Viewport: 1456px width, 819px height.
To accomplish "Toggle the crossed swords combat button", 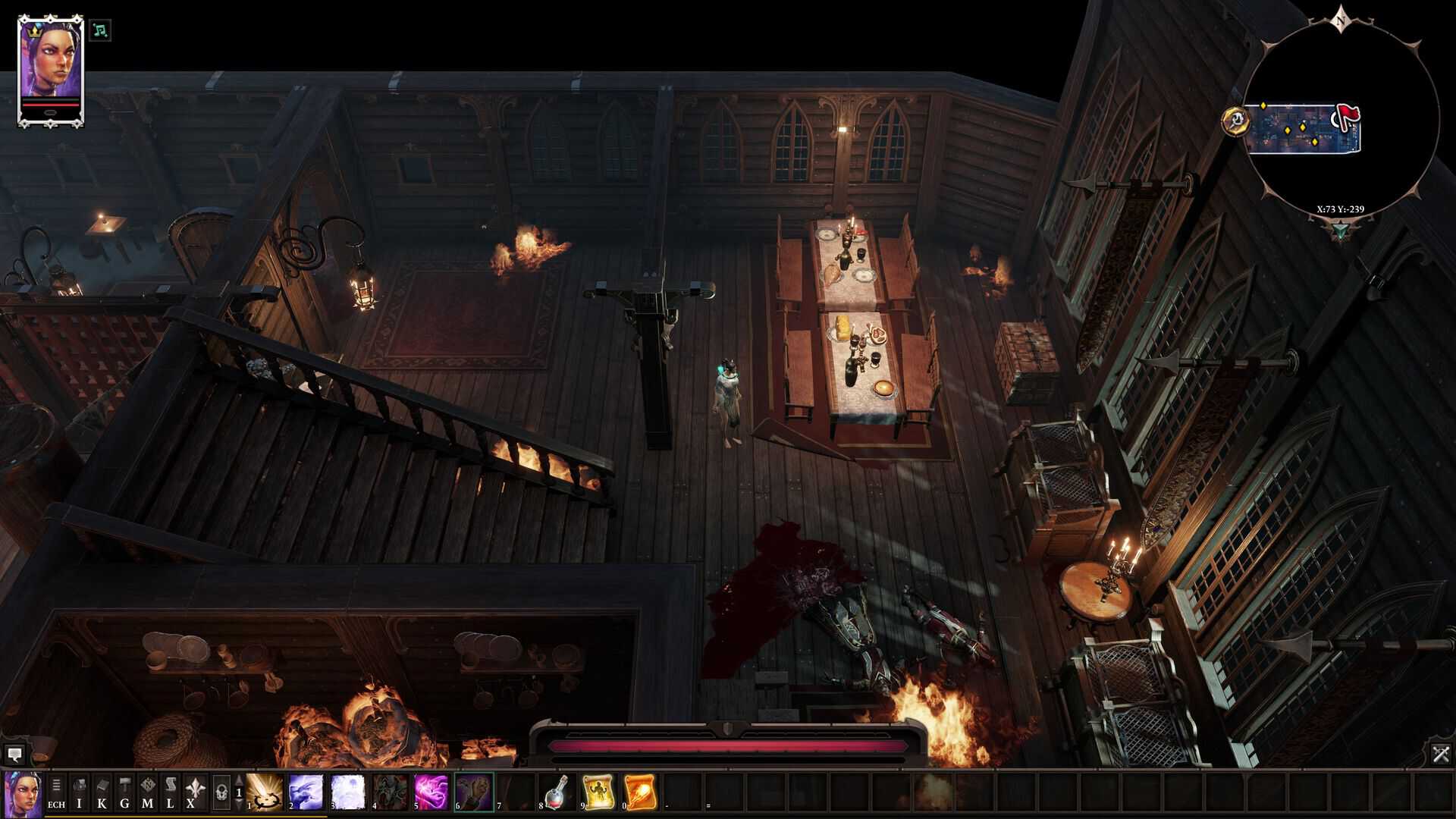I will pyautogui.click(x=1441, y=754).
